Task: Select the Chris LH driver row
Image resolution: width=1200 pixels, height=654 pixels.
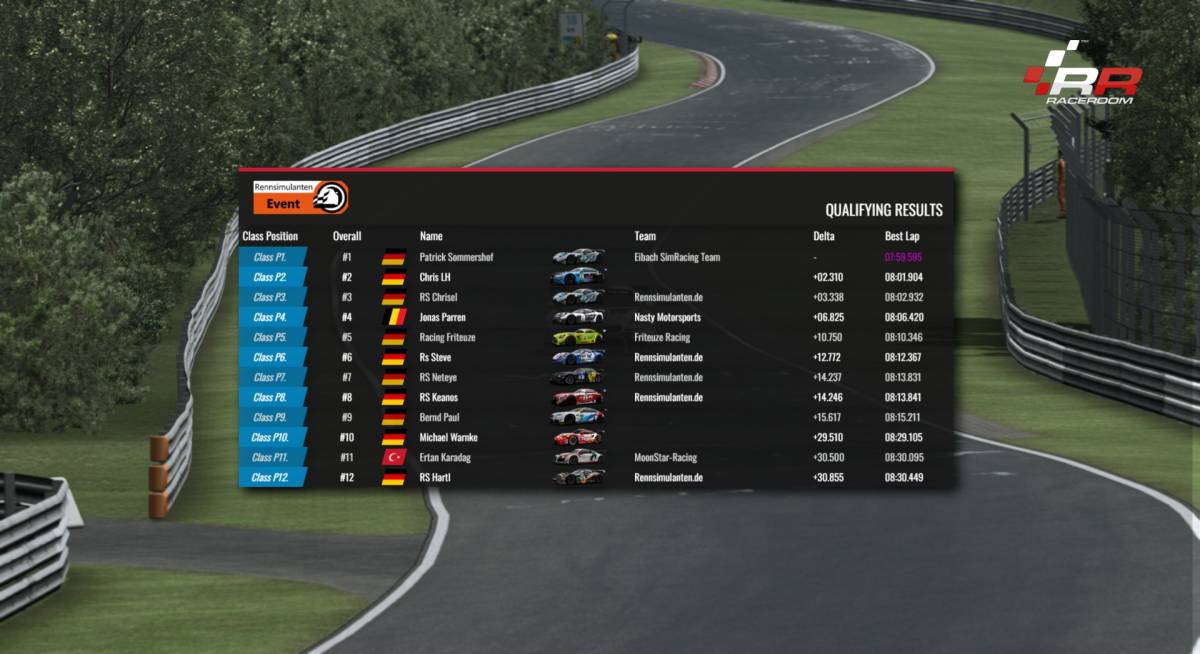Action: (x=435, y=277)
